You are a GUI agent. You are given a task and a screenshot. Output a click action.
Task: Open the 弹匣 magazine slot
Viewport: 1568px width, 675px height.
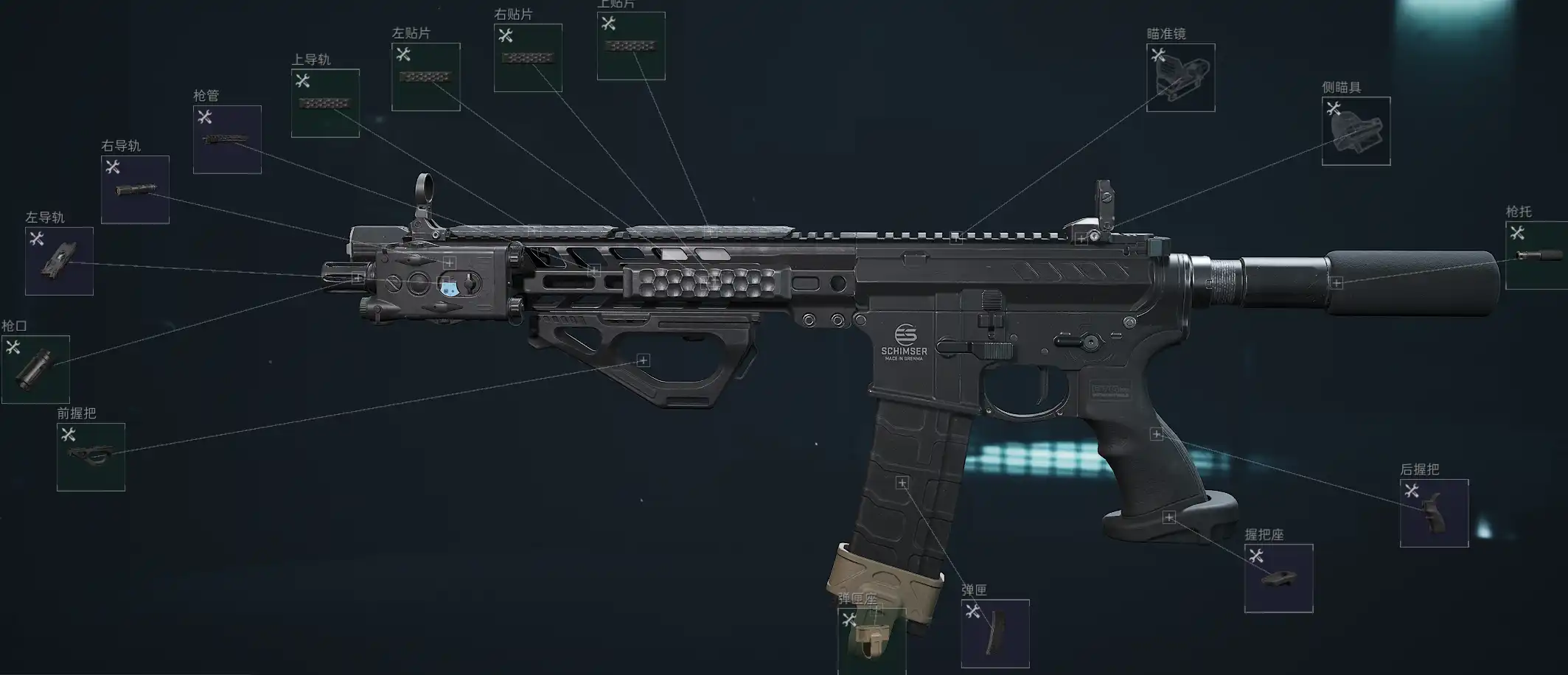tap(994, 633)
